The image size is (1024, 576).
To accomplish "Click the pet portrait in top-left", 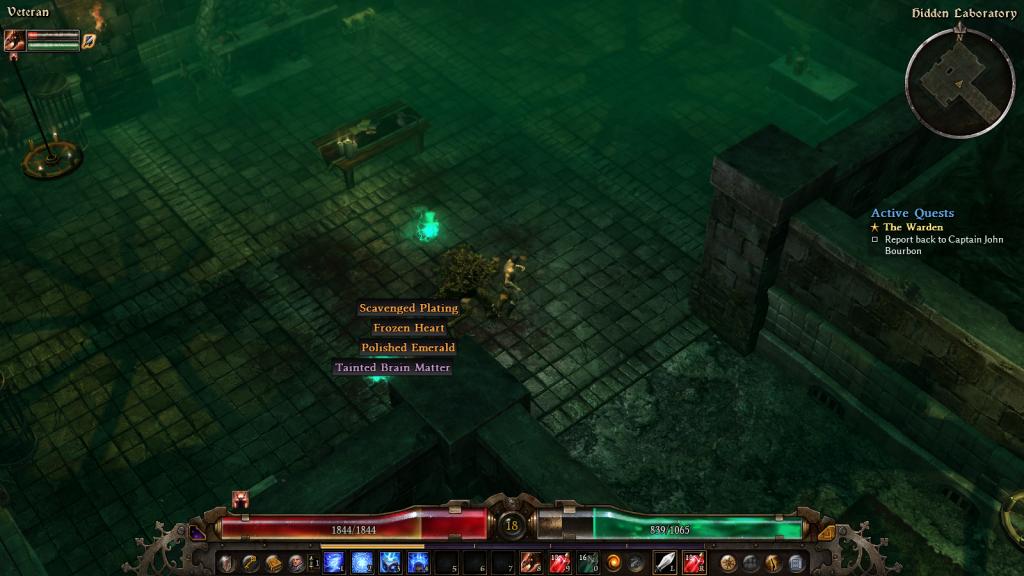I will [x=14, y=41].
